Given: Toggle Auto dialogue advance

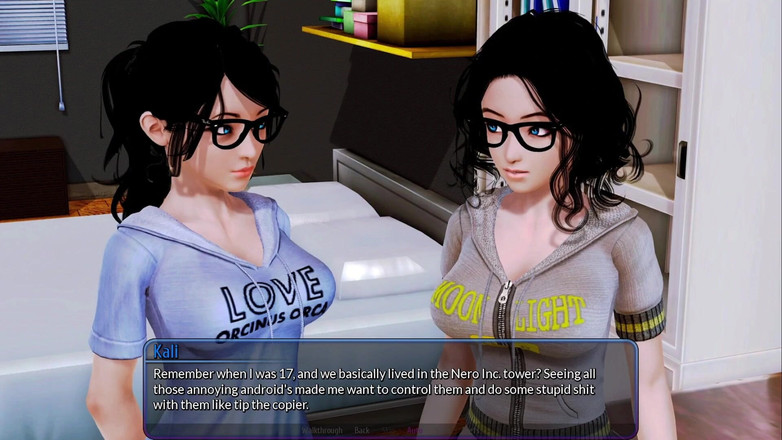Looking at the screenshot, I should click(x=415, y=430).
